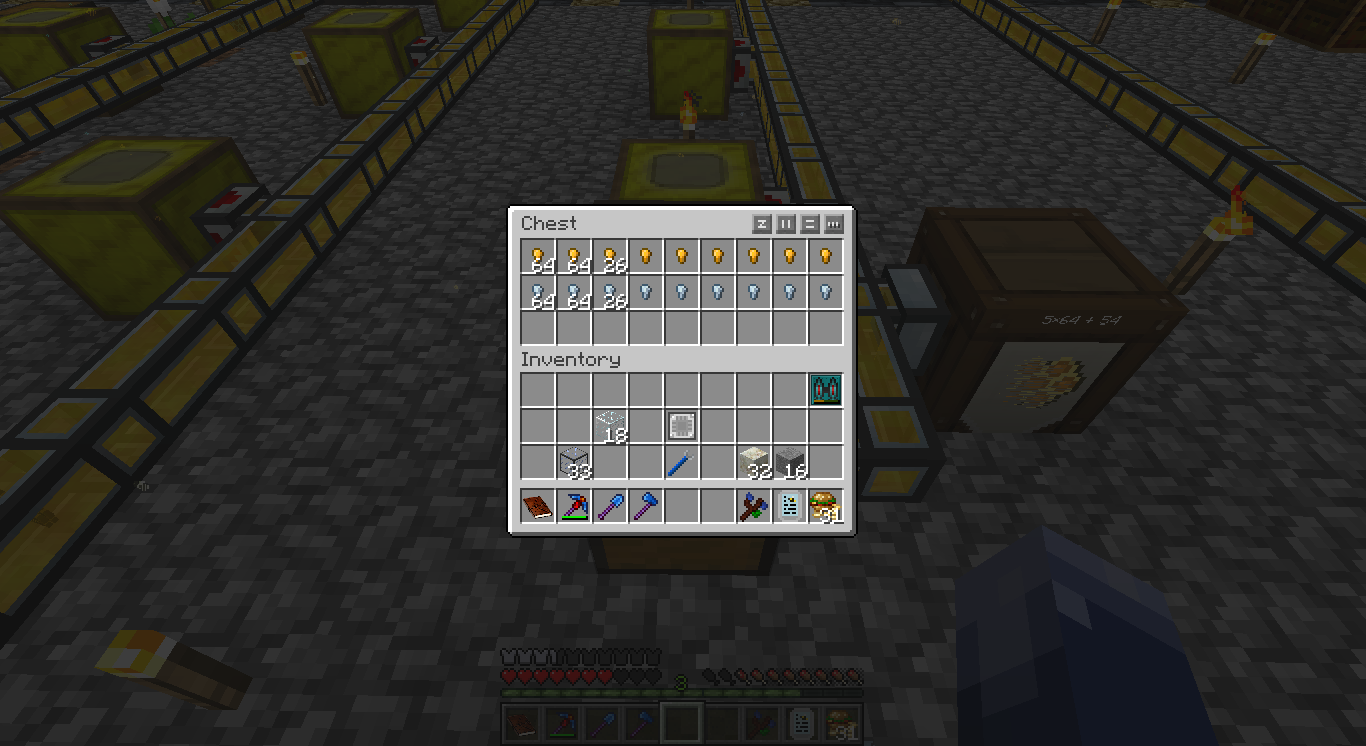1366x746 pixels.
Task: Select the blue shovel in the hotbar row
Action: tap(610, 507)
